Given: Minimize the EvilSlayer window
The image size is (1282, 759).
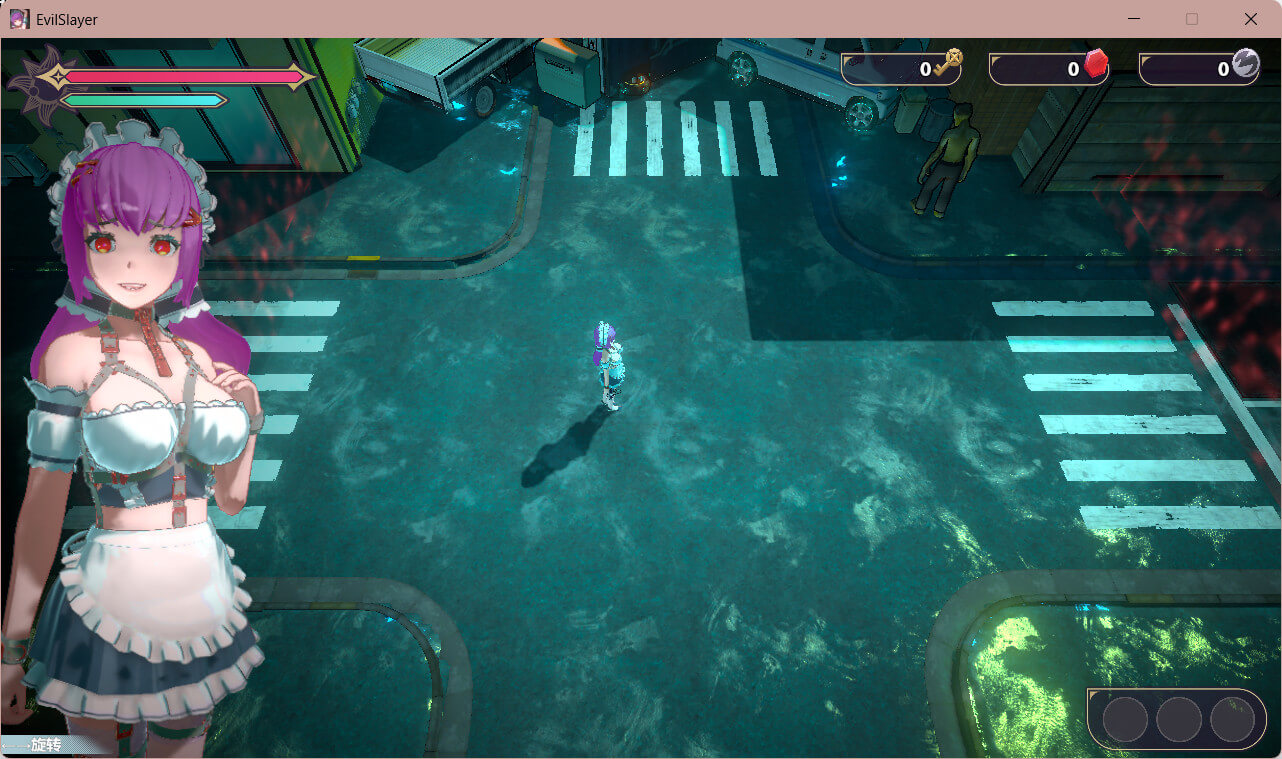Looking at the screenshot, I should coord(1133,19).
